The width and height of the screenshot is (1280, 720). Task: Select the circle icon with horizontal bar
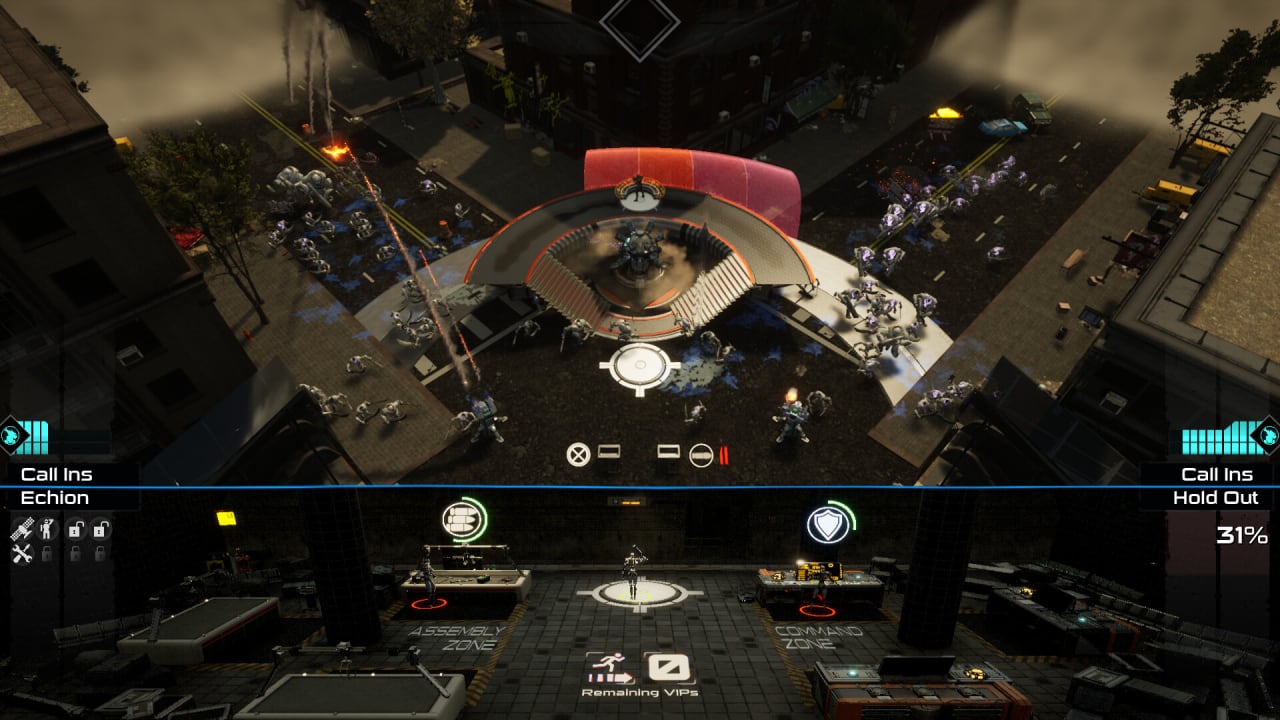pos(702,455)
